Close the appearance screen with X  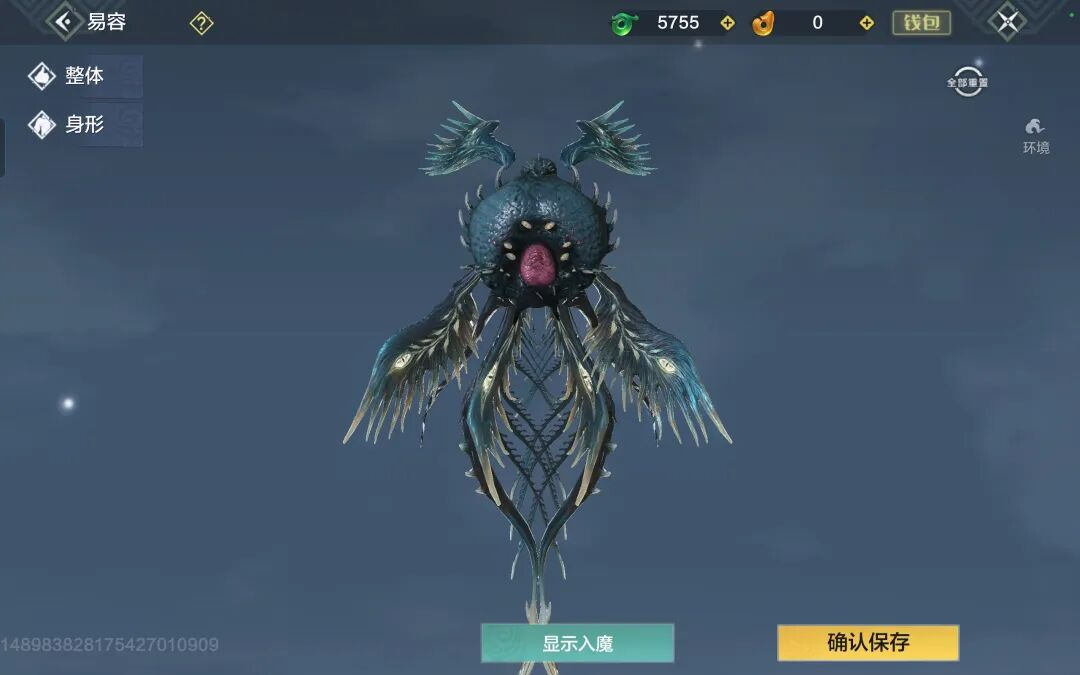1007,22
